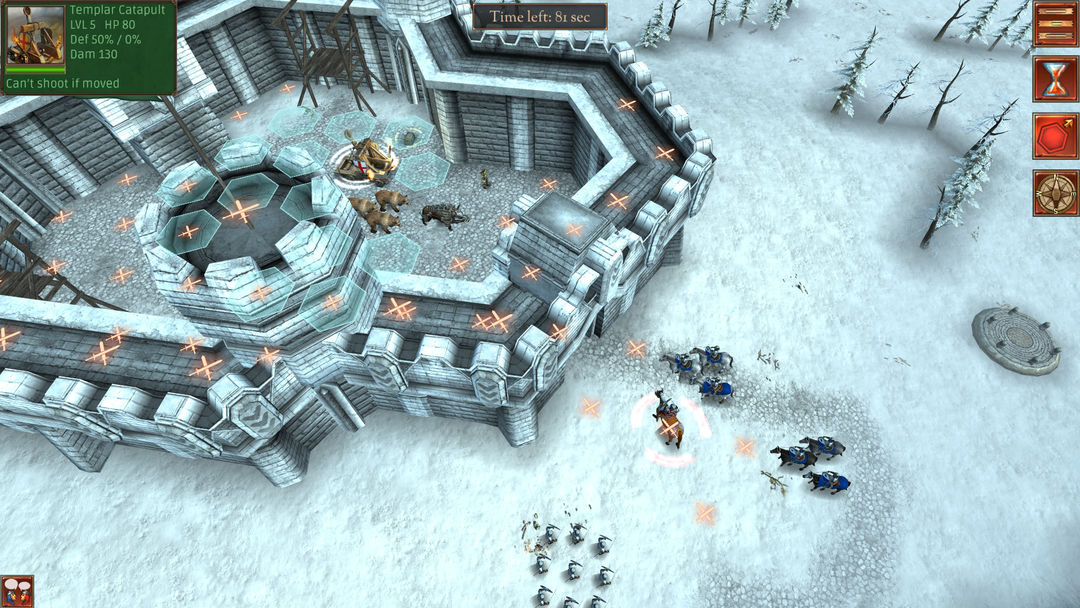Select the catapult unit on the castle
This screenshot has width=1080, height=608.
367,160
